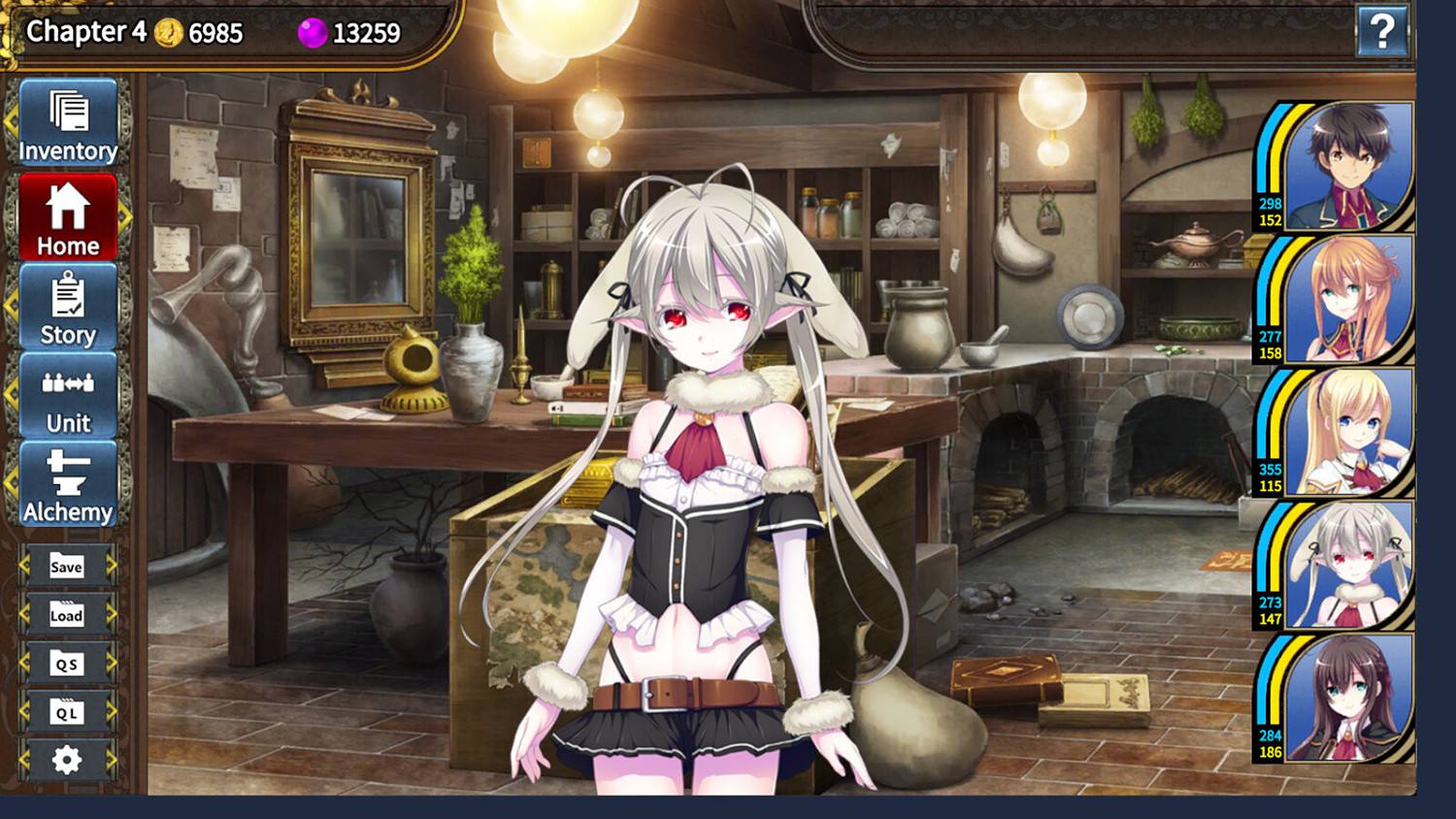This screenshot has width=1456, height=819.
Task: Open the Load menu
Action: 65,614
